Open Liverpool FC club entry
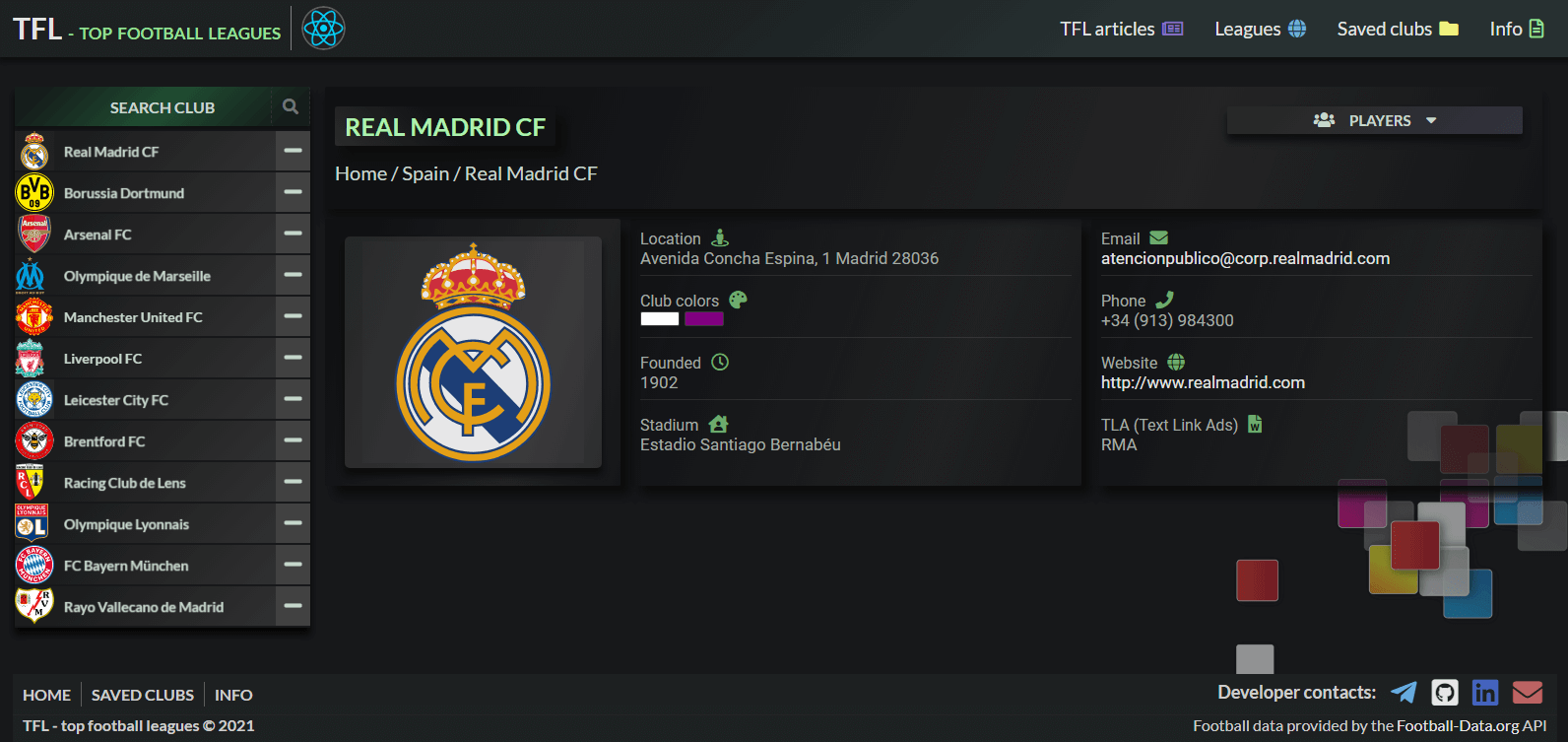1568x742 pixels. (102, 359)
